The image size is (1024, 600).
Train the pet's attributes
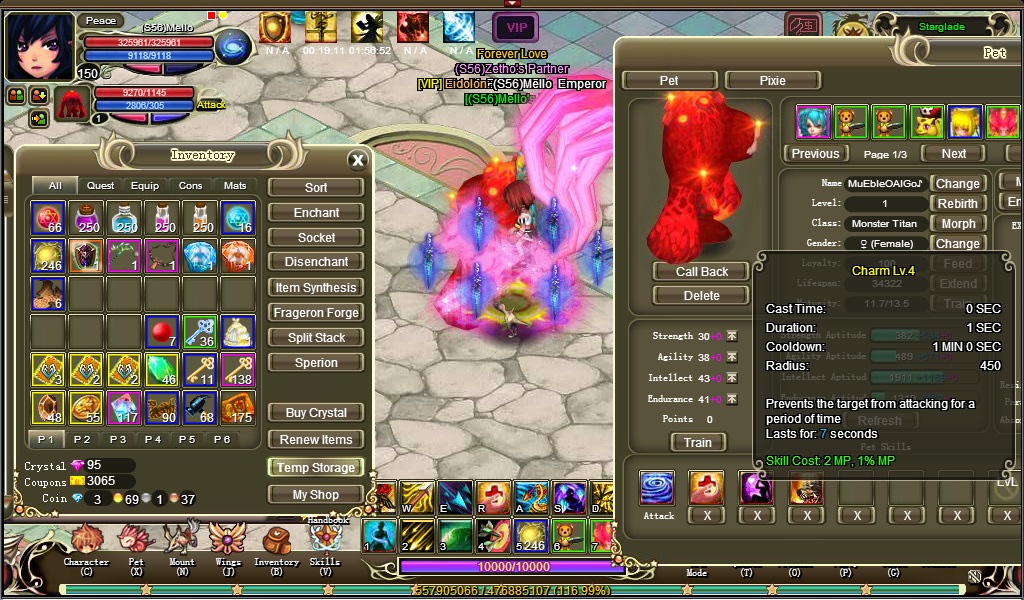point(697,443)
